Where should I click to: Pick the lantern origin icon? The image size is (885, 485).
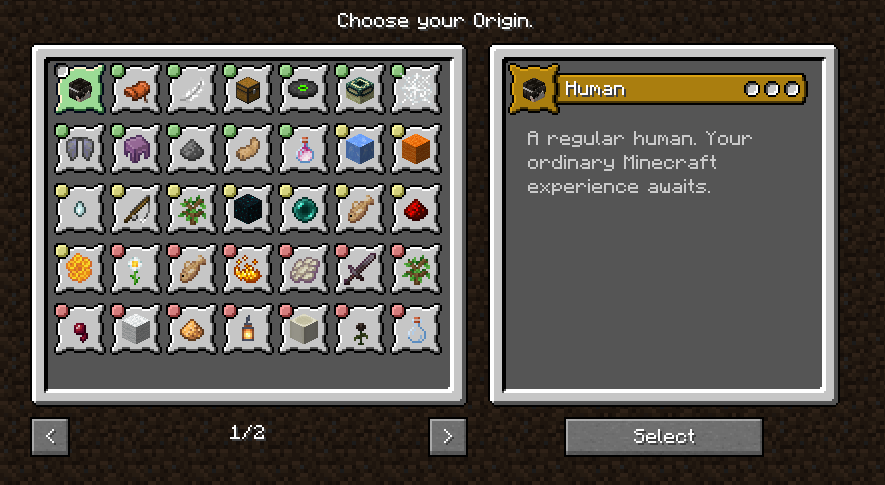248,329
